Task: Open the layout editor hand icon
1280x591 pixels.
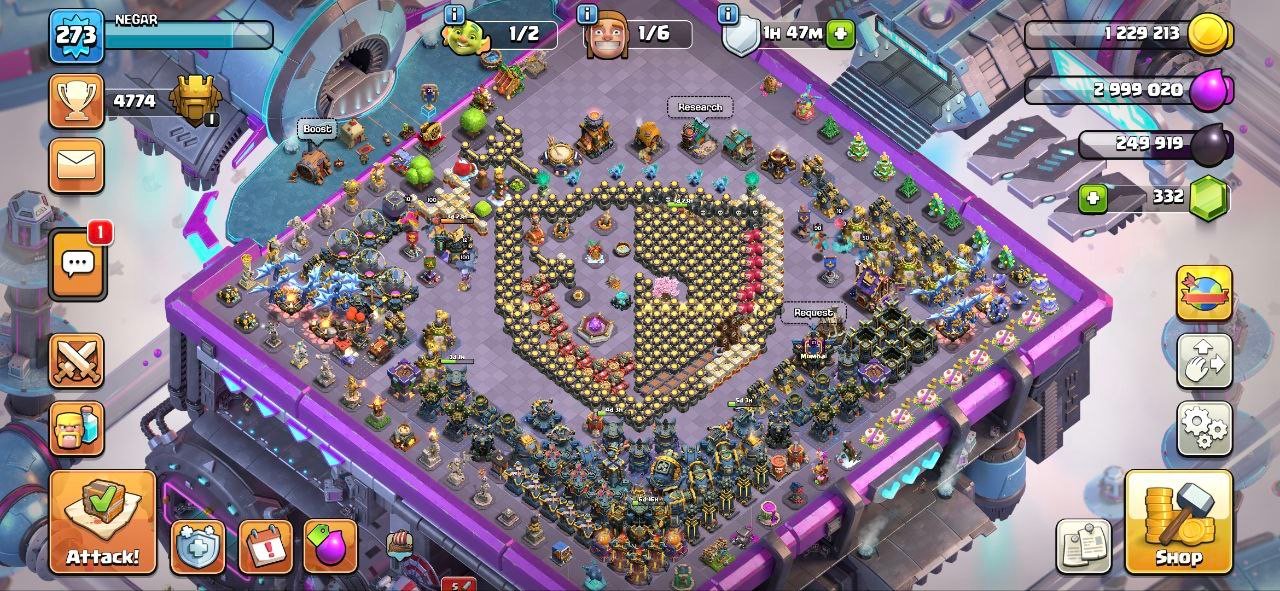Action: (1204, 360)
